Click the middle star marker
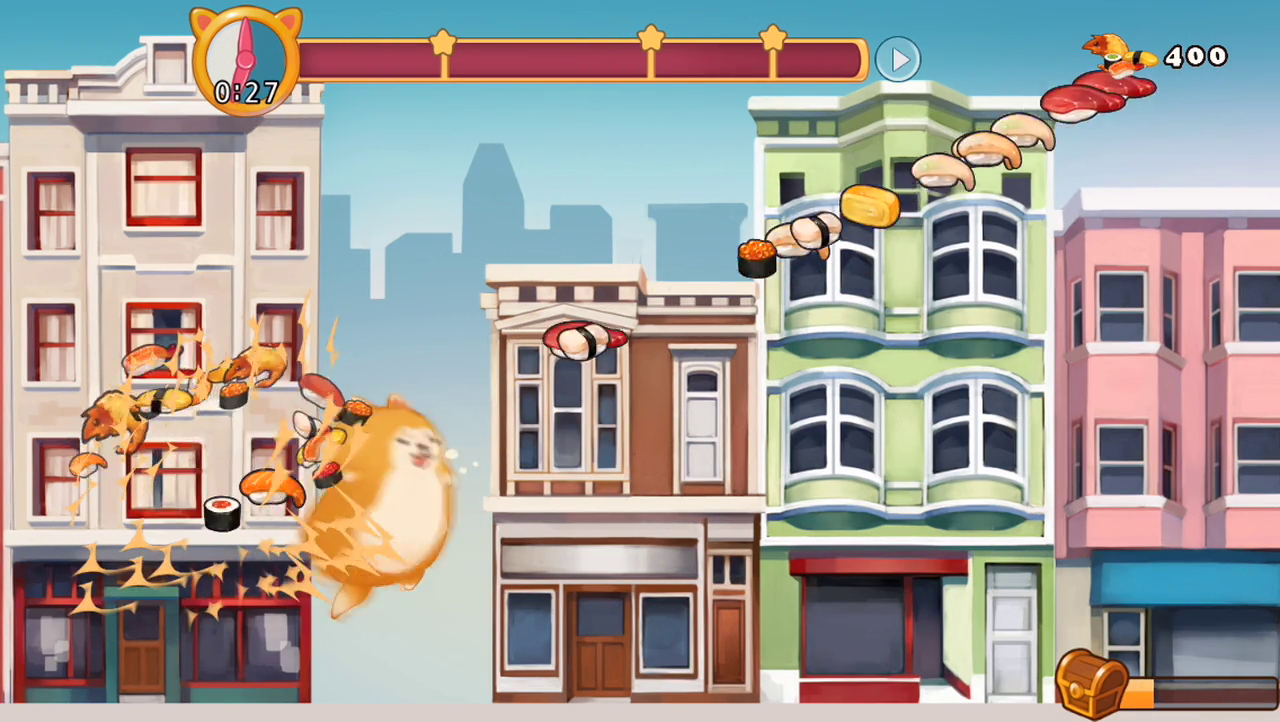This screenshot has width=1280, height=722. 652,40
